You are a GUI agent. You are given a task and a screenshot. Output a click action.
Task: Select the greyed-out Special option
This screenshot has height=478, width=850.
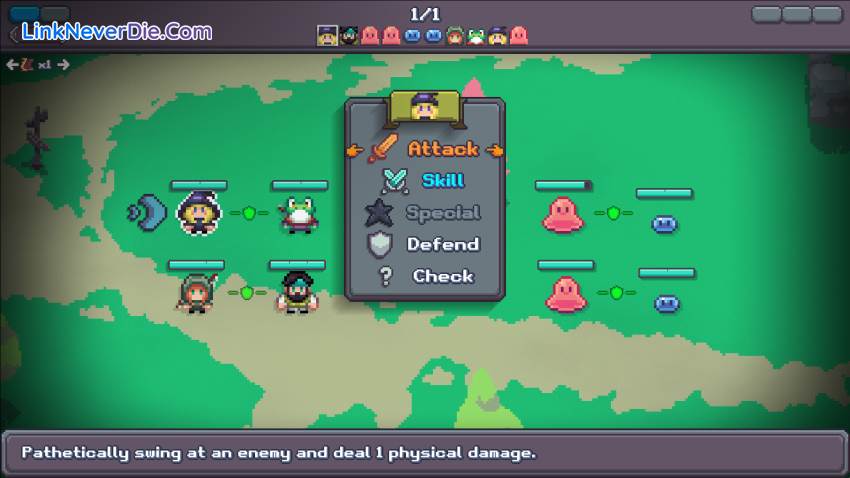tap(442, 213)
